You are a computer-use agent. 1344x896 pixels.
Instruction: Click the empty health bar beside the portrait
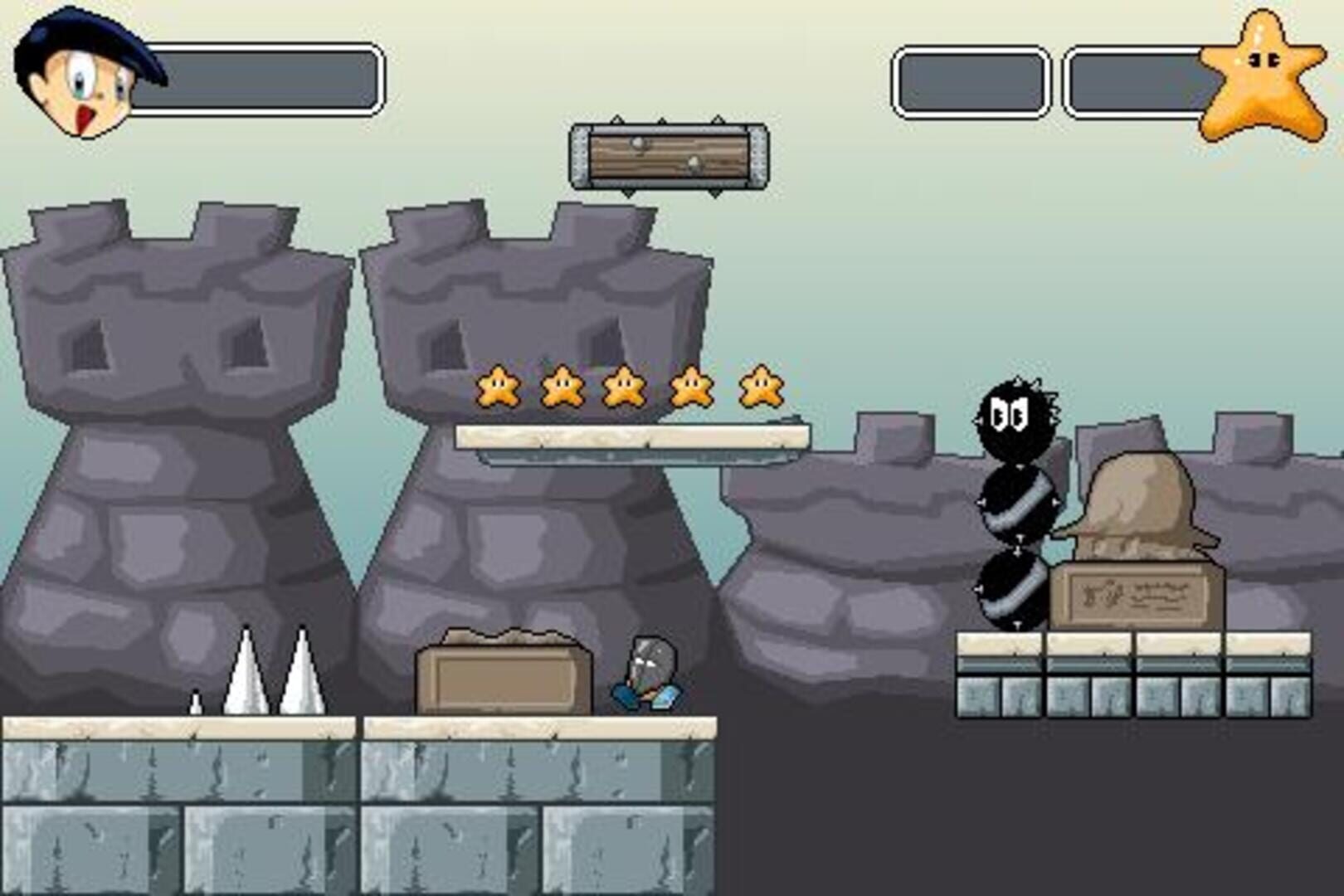(x=257, y=79)
